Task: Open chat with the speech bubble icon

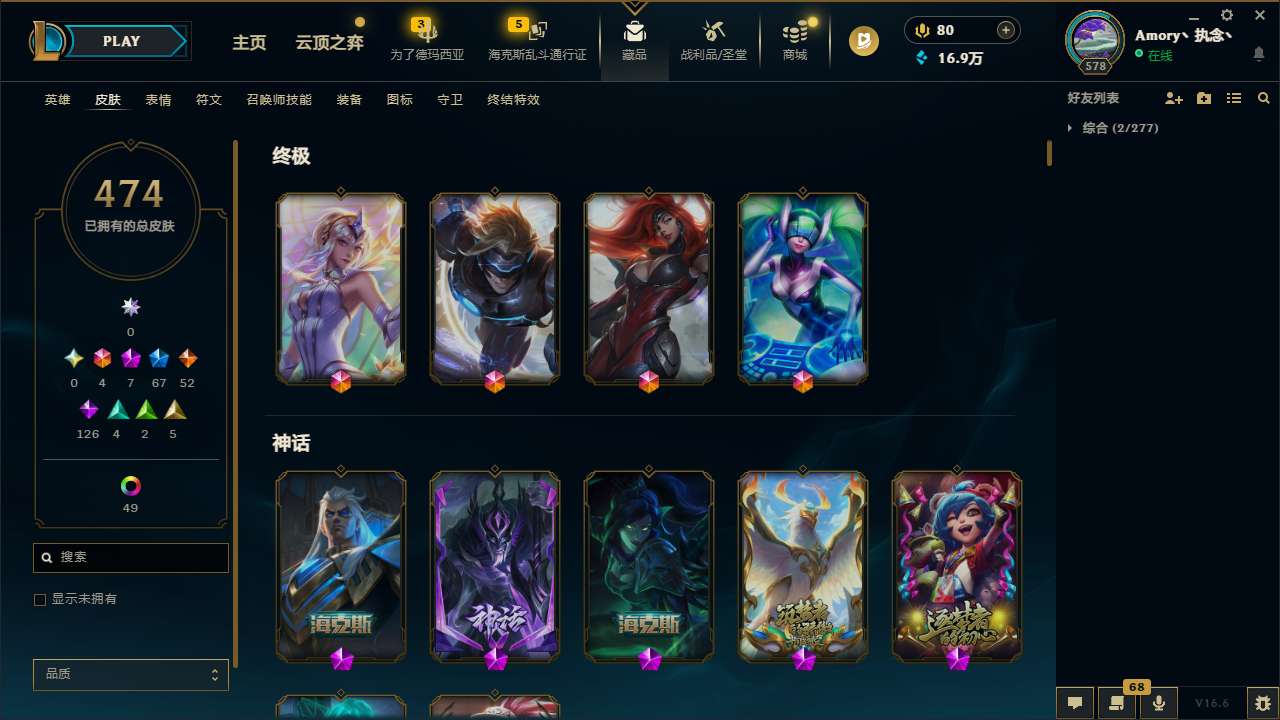Action: click(1074, 702)
